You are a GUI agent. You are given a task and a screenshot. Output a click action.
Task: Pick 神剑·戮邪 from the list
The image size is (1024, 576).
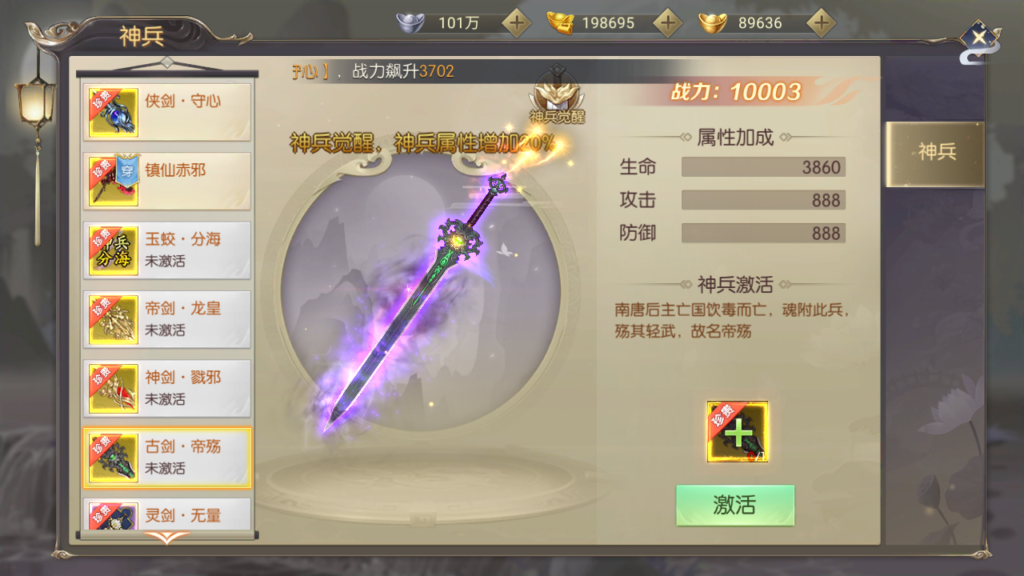[167, 387]
